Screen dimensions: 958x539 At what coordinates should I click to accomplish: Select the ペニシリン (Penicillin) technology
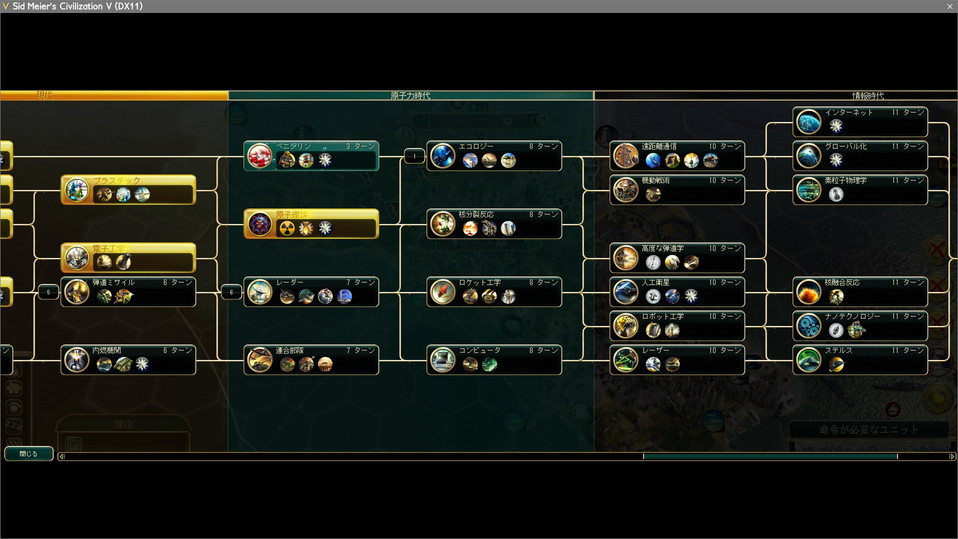tap(312, 156)
